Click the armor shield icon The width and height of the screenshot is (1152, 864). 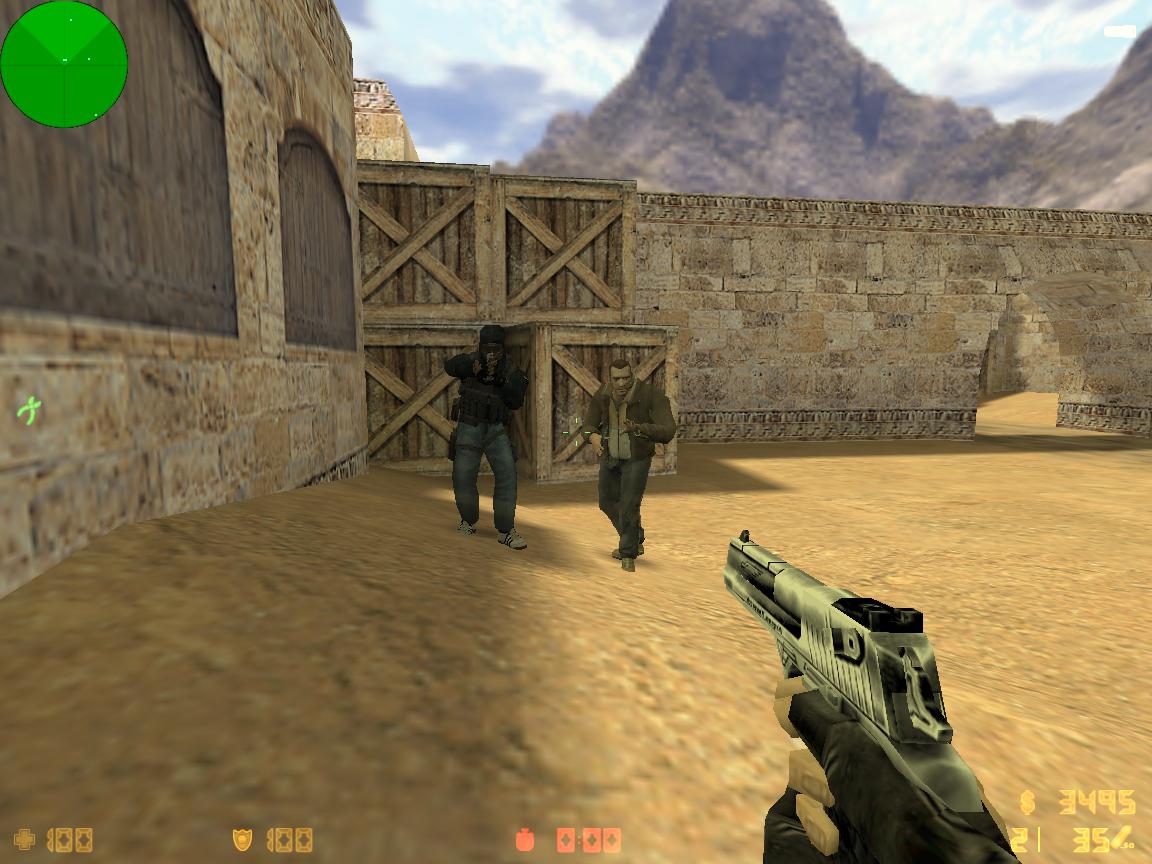tap(242, 839)
